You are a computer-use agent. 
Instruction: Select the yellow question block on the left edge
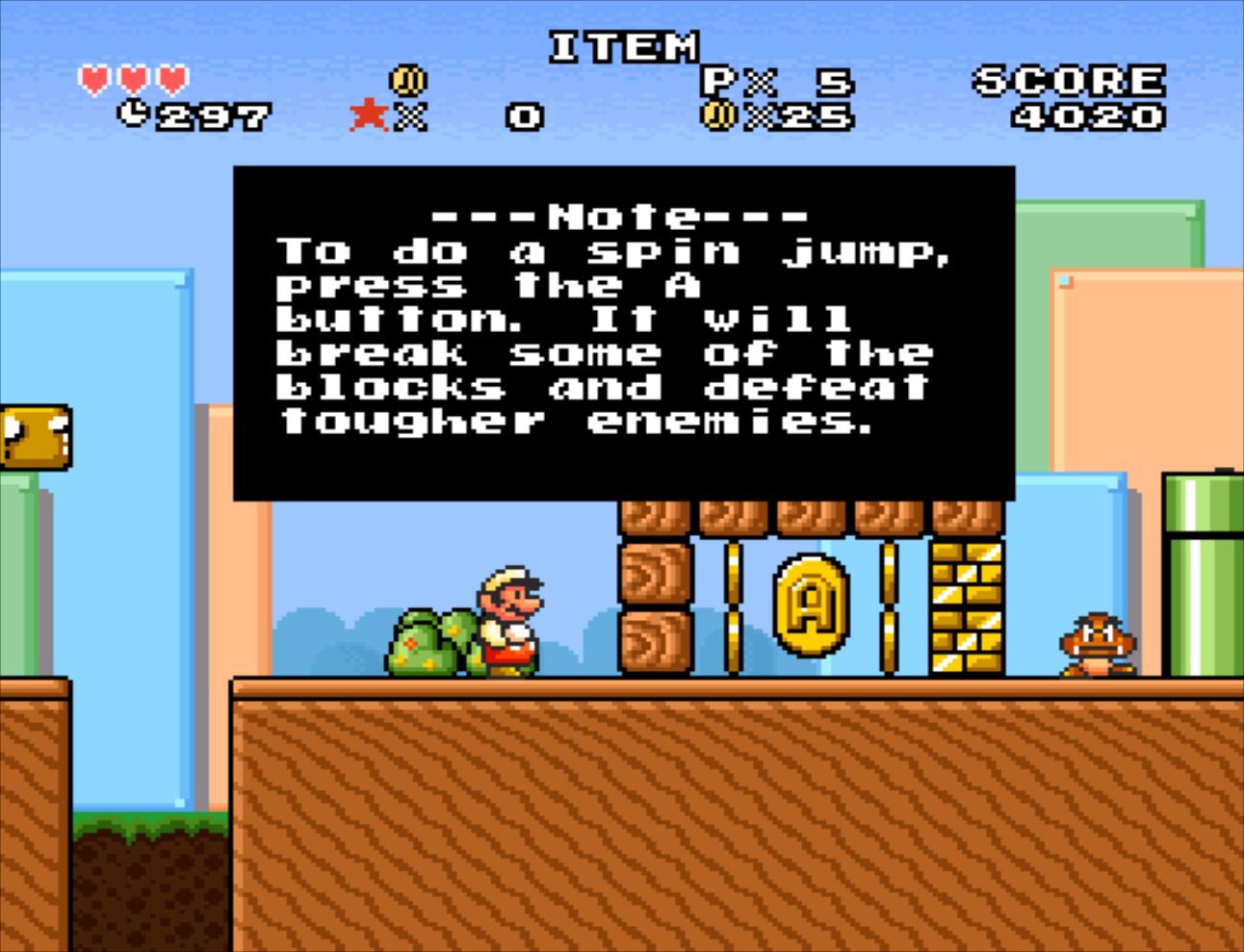point(34,435)
